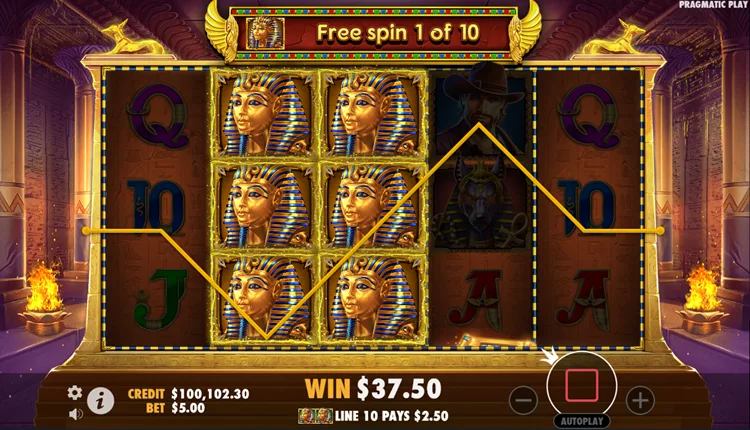Viewport: 750px width, 430px height.
Task: Open the game info paytable
Action: coord(100,401)
